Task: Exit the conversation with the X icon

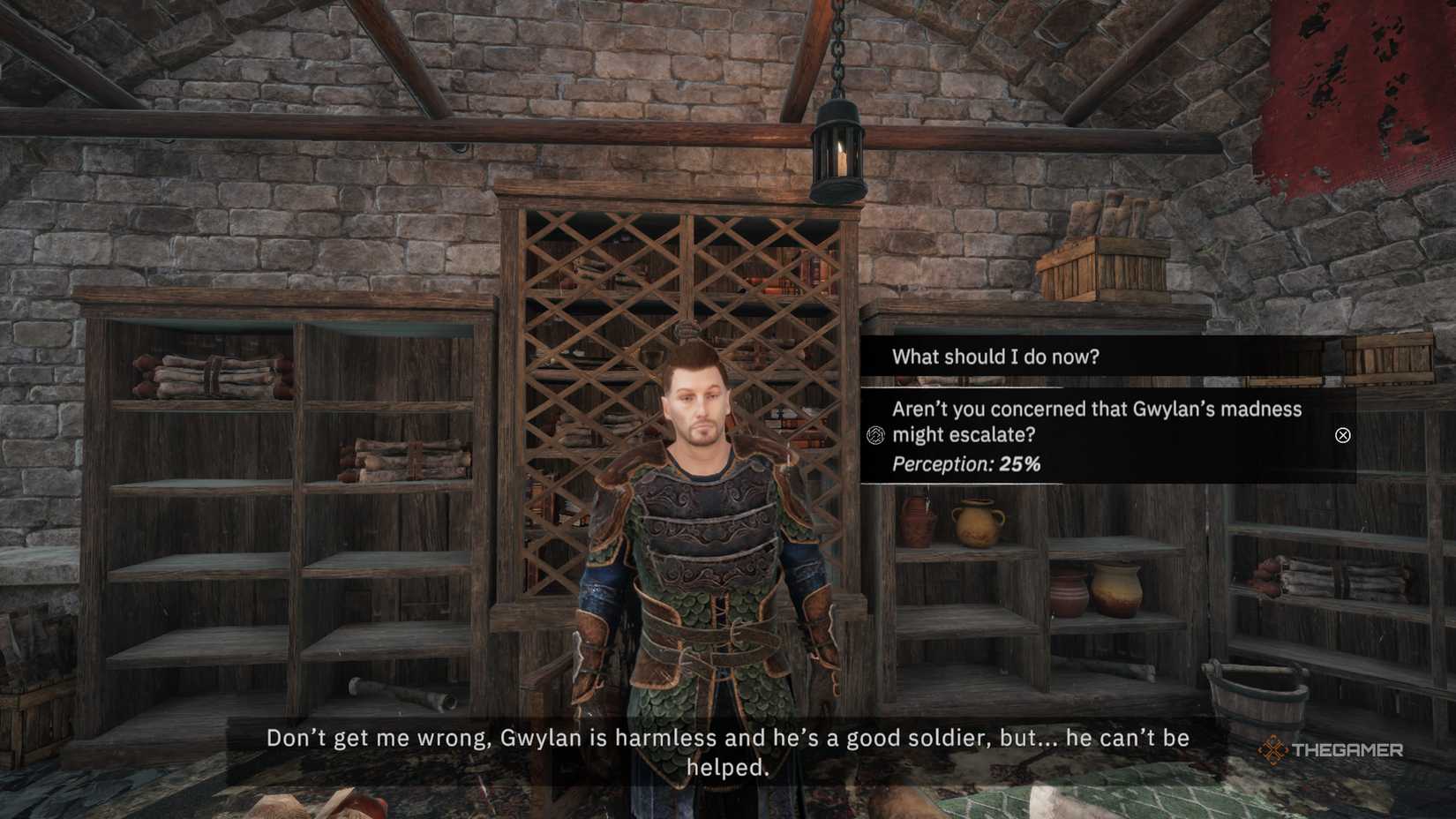Action: pos(1342,435)
